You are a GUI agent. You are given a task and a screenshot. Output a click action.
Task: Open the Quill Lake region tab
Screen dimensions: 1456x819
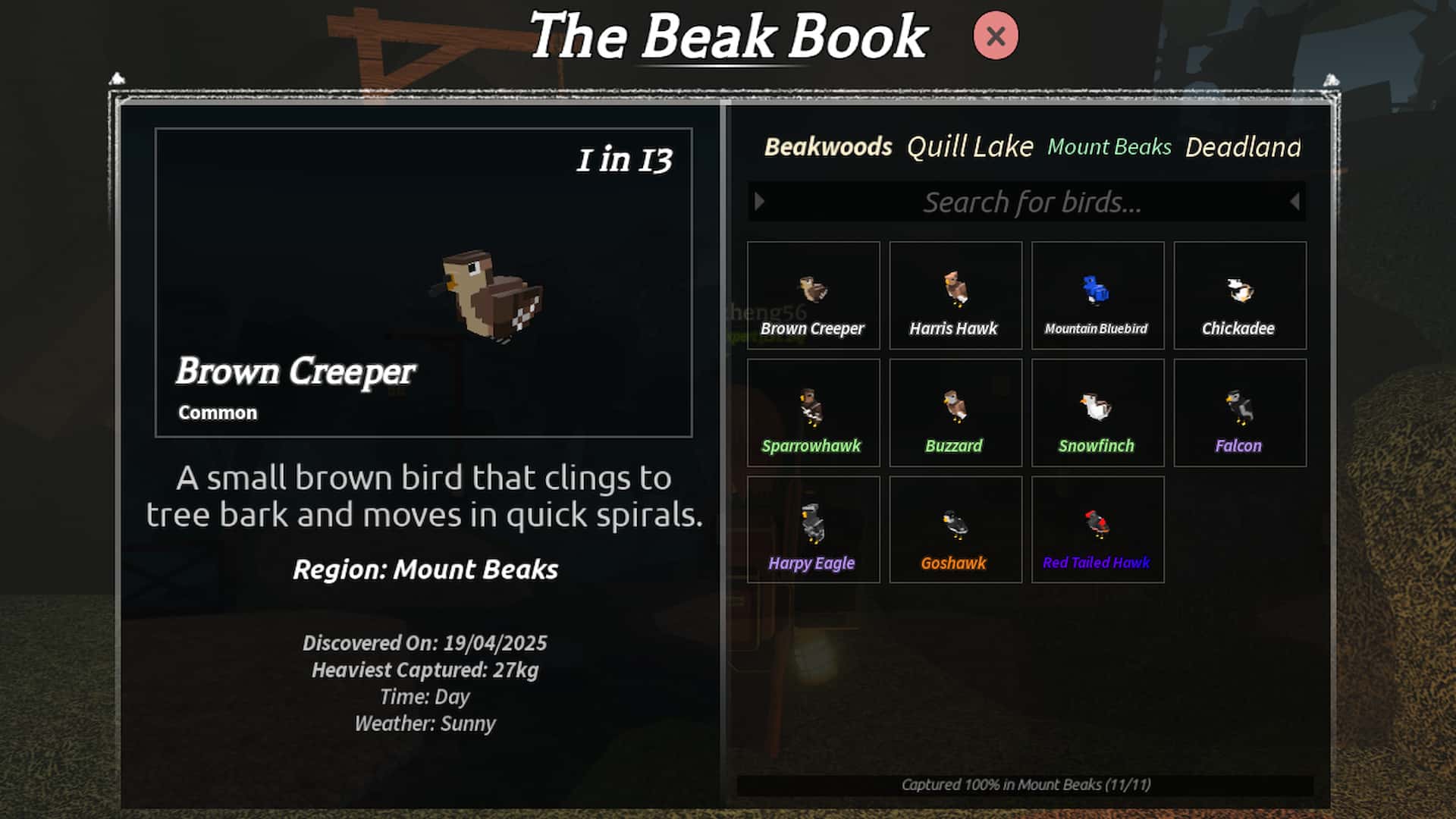click(x=970, y=146)
